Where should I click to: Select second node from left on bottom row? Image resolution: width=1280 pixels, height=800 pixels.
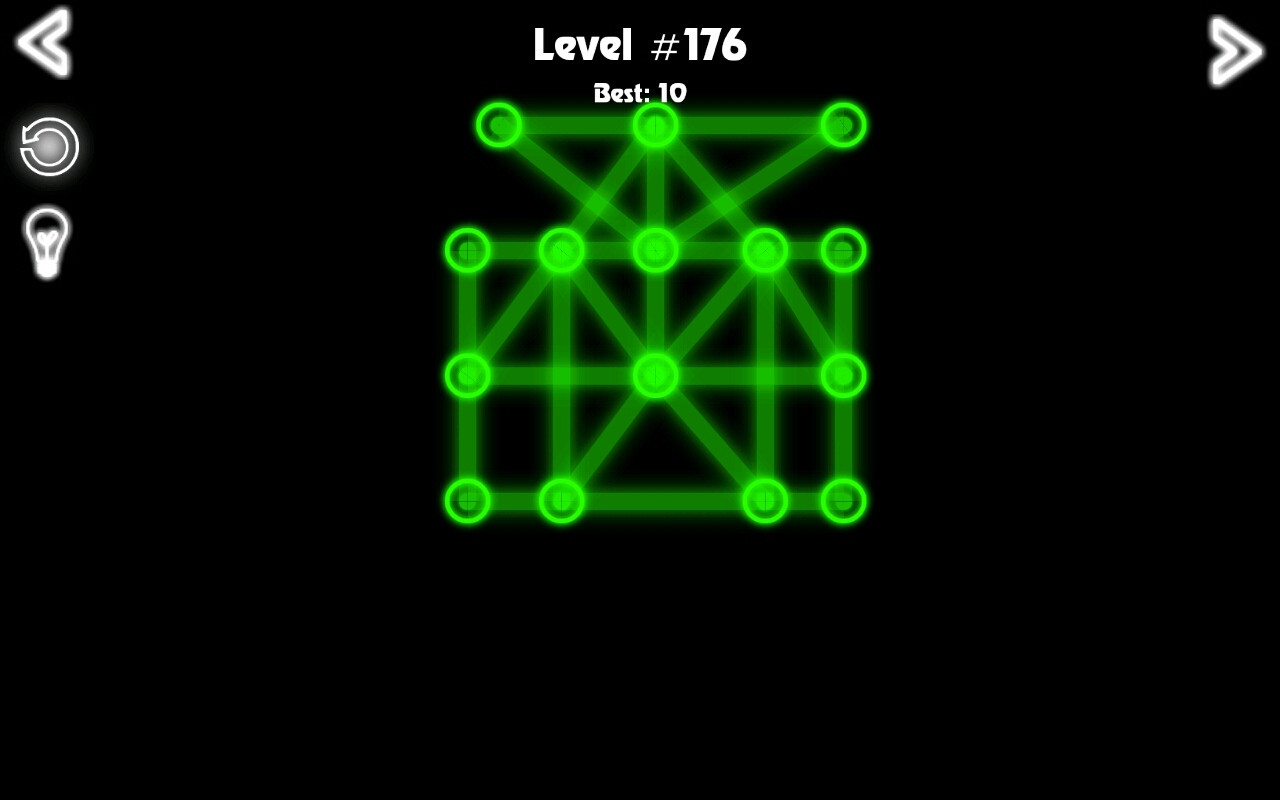(561, 502)
